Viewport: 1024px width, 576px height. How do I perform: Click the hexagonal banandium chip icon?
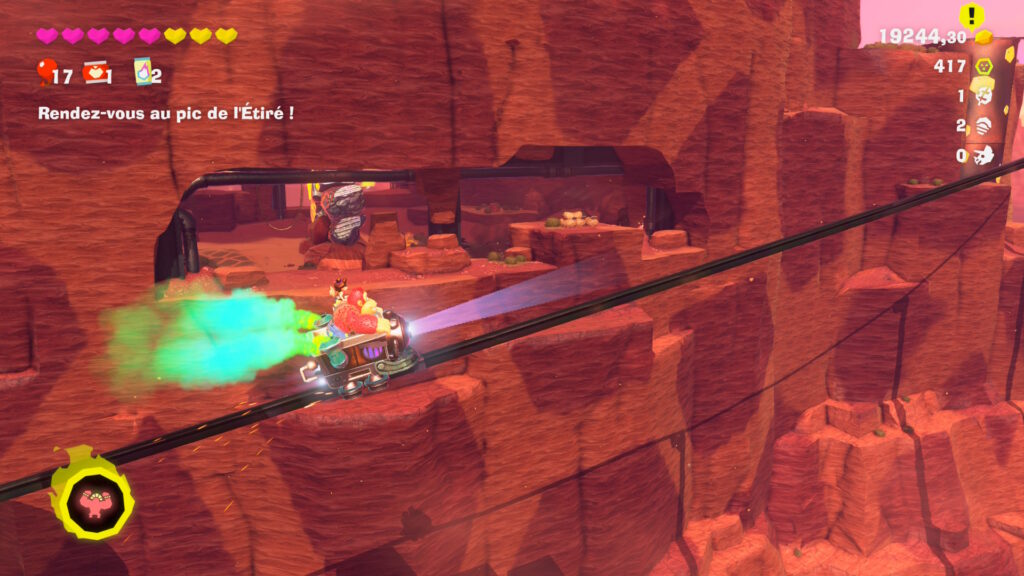[984, 67]
